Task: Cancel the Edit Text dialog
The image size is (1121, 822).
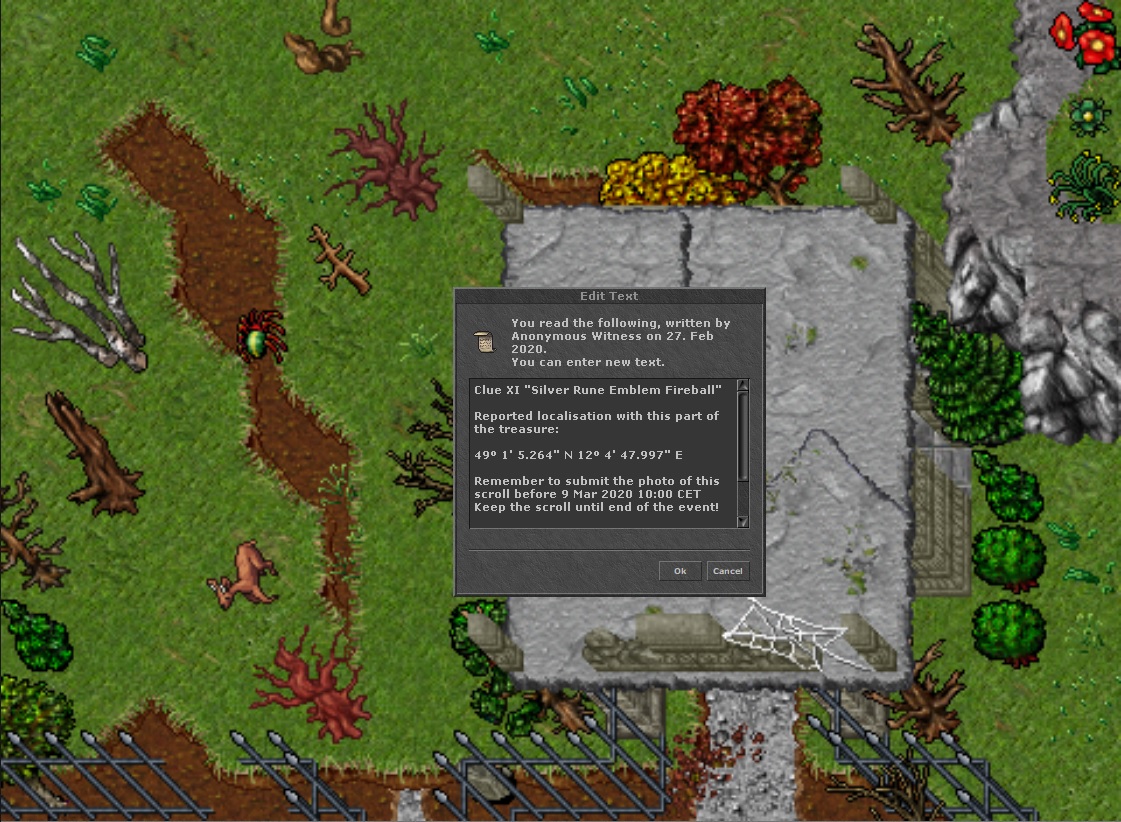Action: 727,571
